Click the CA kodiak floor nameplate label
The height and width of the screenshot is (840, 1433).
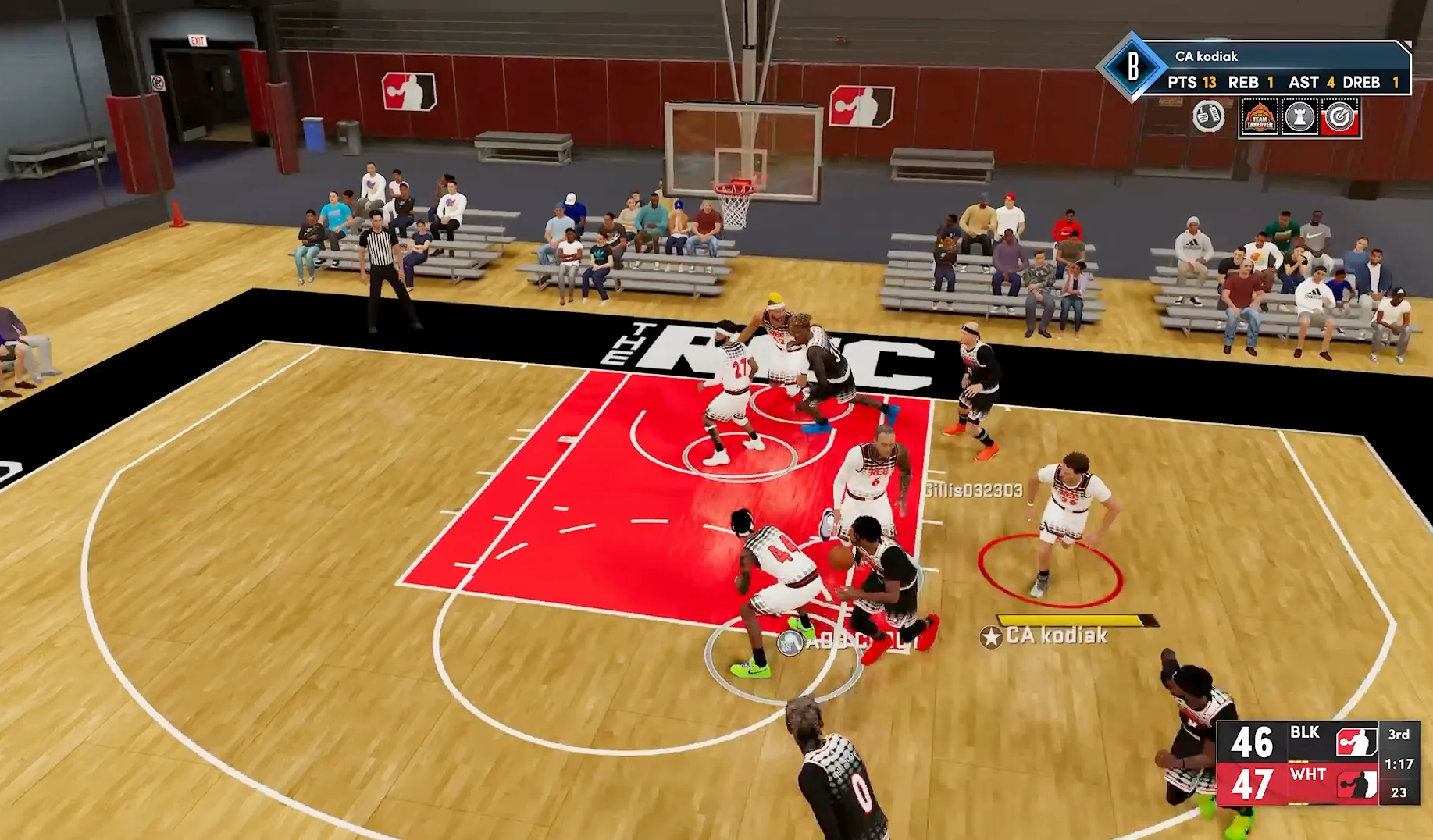click(x=1056, y=635)
